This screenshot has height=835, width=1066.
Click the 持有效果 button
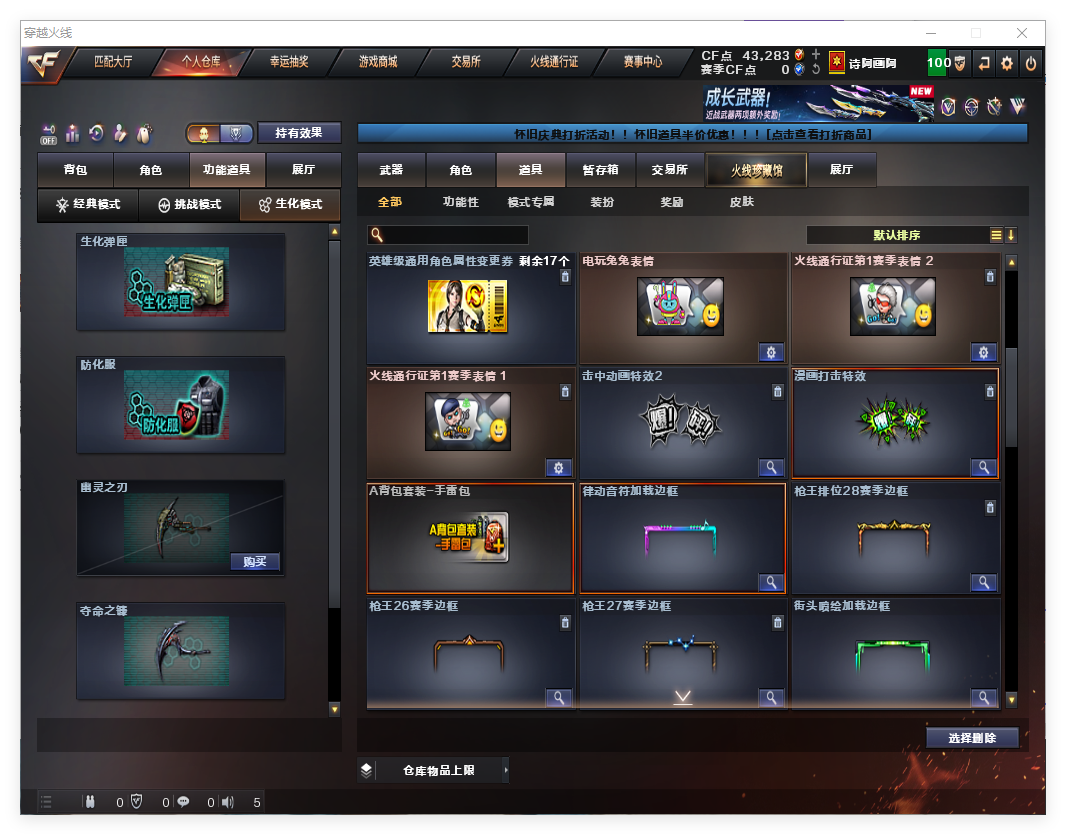click(x=299, y=133)
